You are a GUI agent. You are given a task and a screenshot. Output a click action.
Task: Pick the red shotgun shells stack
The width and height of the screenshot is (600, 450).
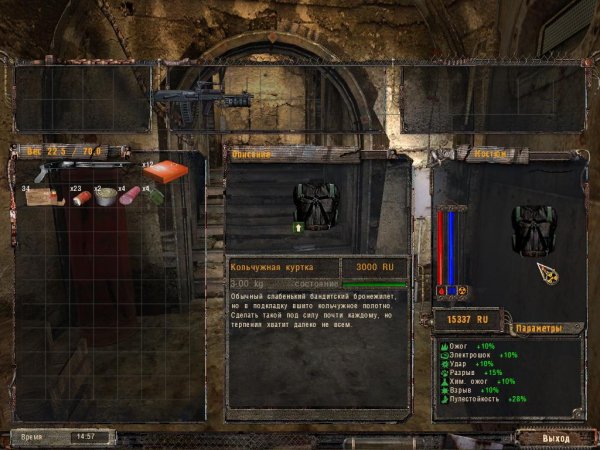tap(78, 198)
